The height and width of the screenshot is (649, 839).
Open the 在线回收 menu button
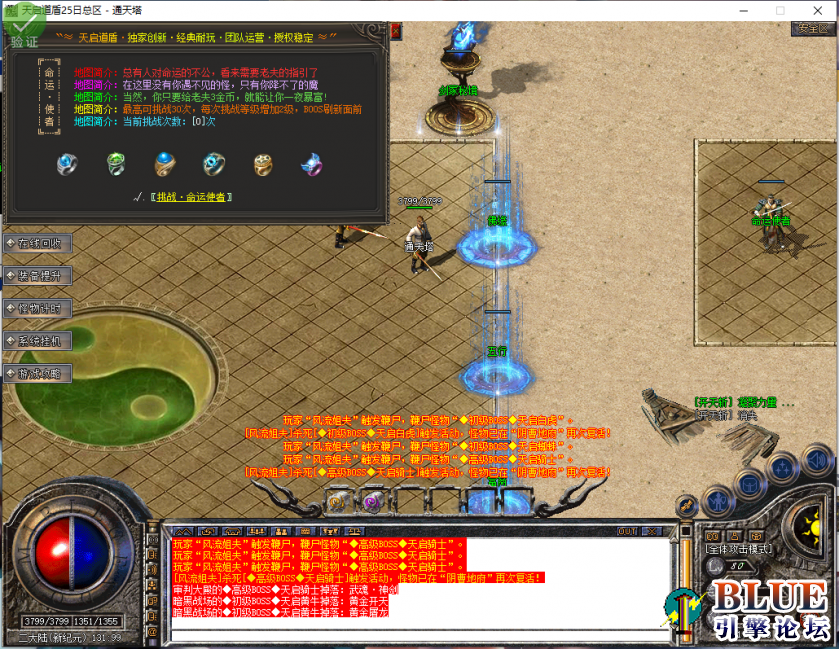tap(38, 243)
